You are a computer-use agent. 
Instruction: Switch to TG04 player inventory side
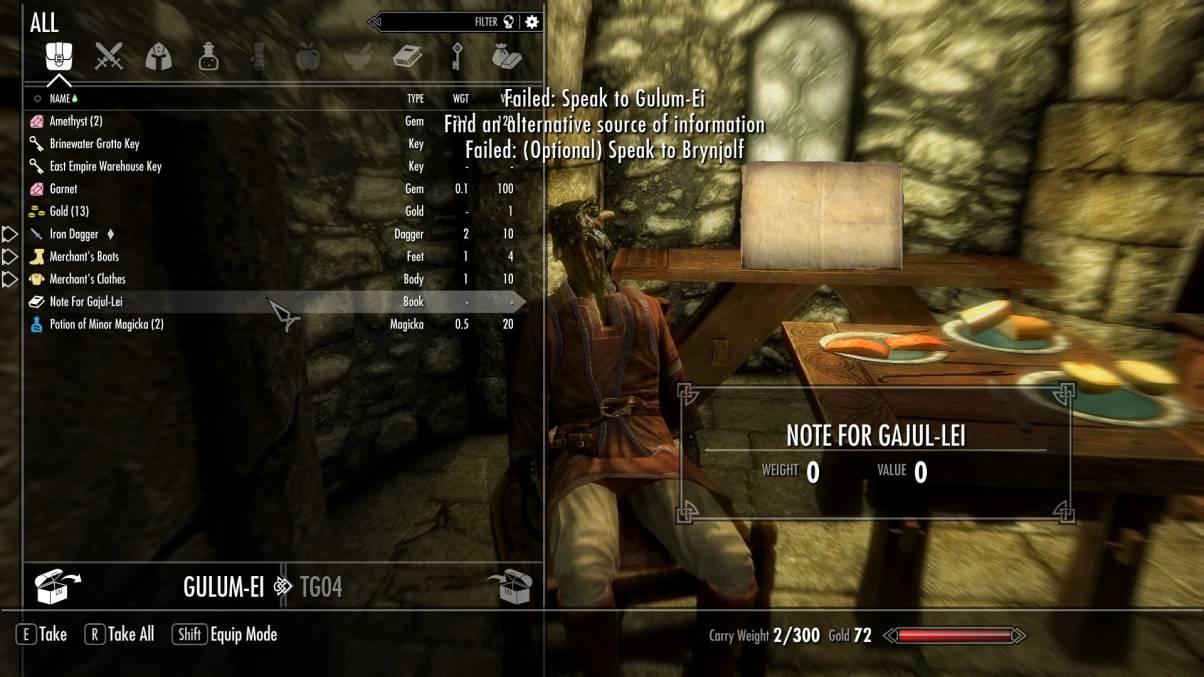click(x=321, y=587)
